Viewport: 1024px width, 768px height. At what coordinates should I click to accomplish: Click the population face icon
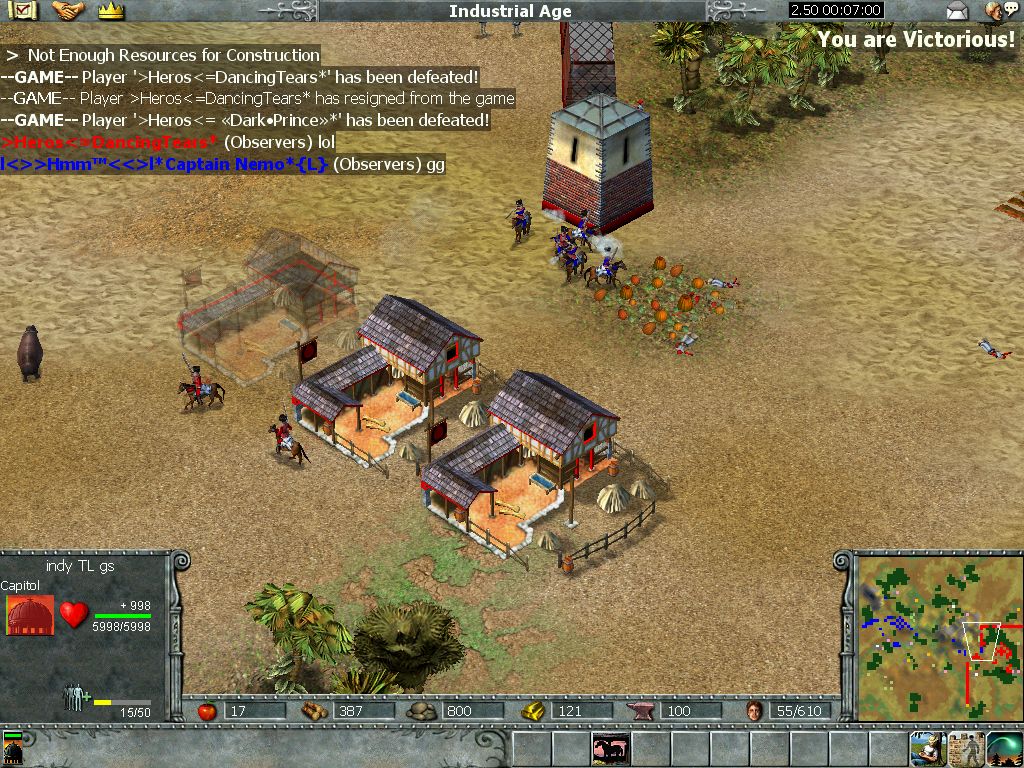754,711
